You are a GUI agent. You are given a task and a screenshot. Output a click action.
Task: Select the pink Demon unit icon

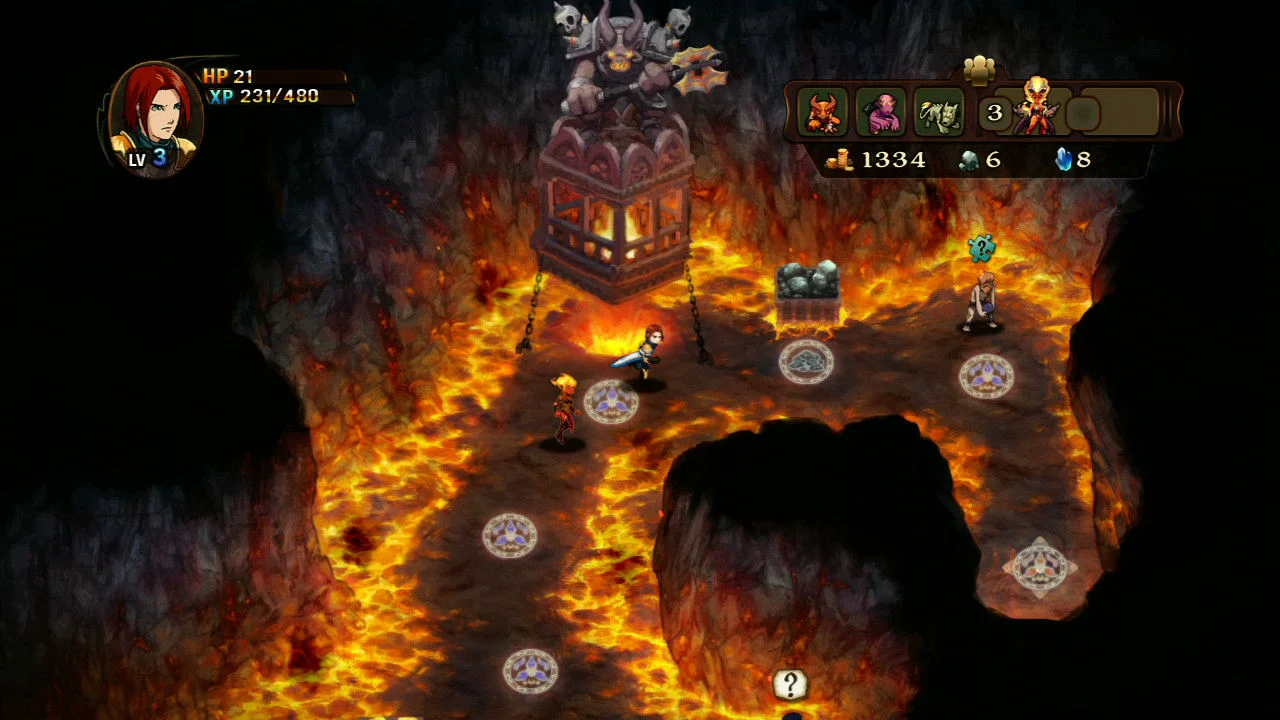[881, 113]
